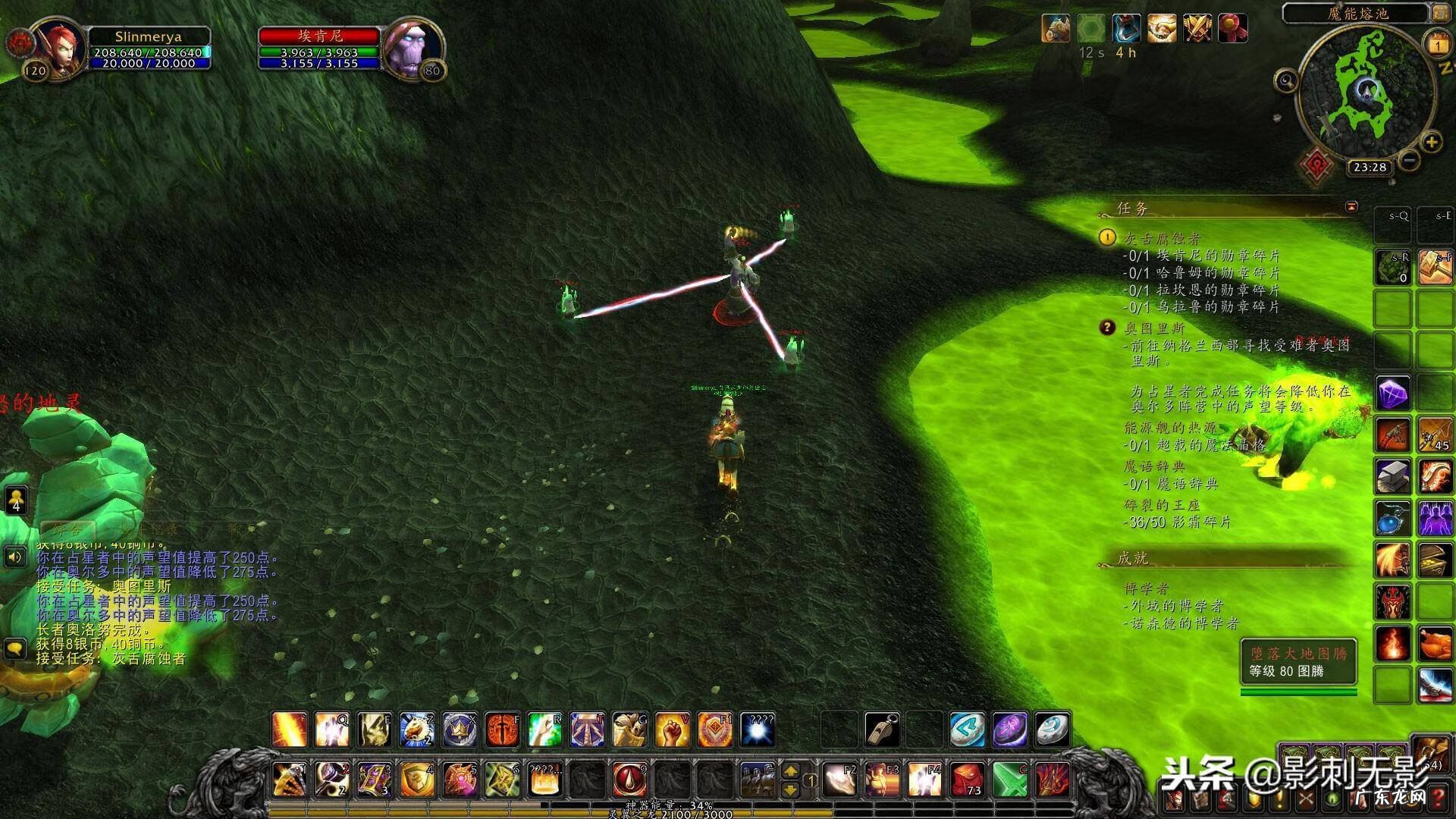
Task: Activate the red blood drop ability
Action: [x=629, y=780]
